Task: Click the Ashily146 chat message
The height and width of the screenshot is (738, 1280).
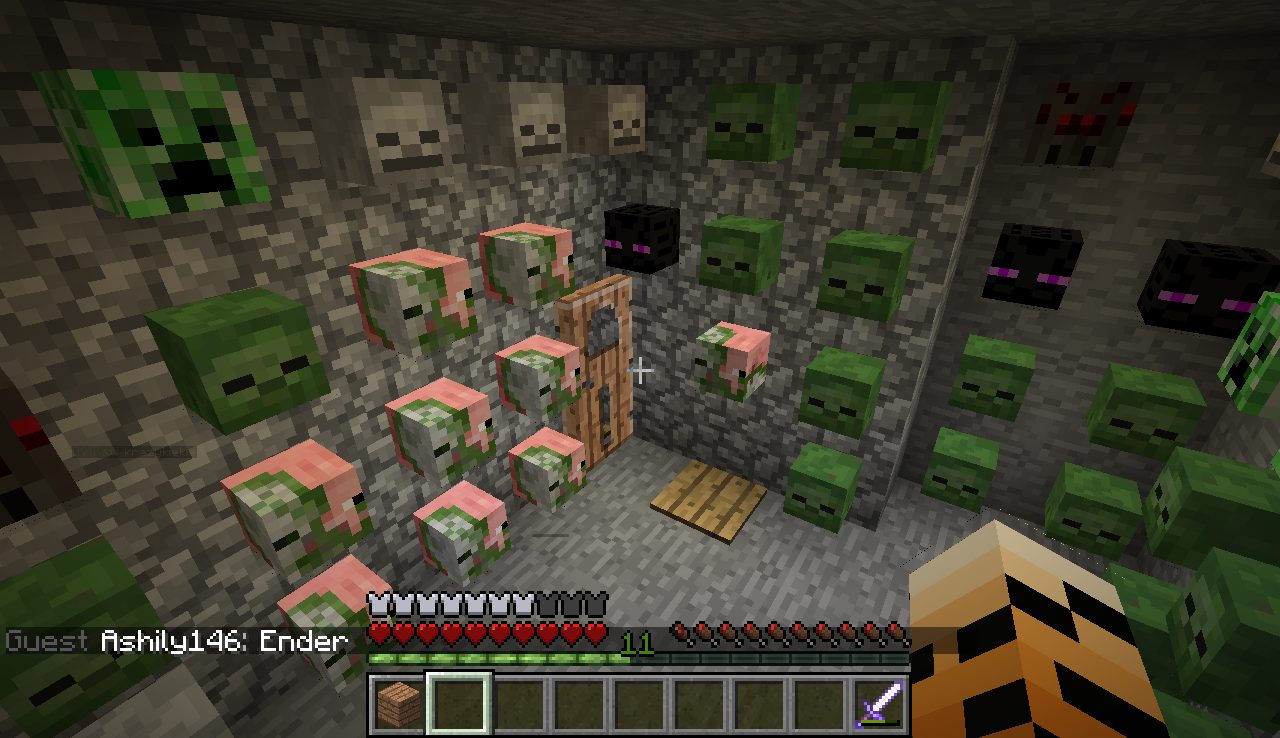Action: tap(224, 641)
